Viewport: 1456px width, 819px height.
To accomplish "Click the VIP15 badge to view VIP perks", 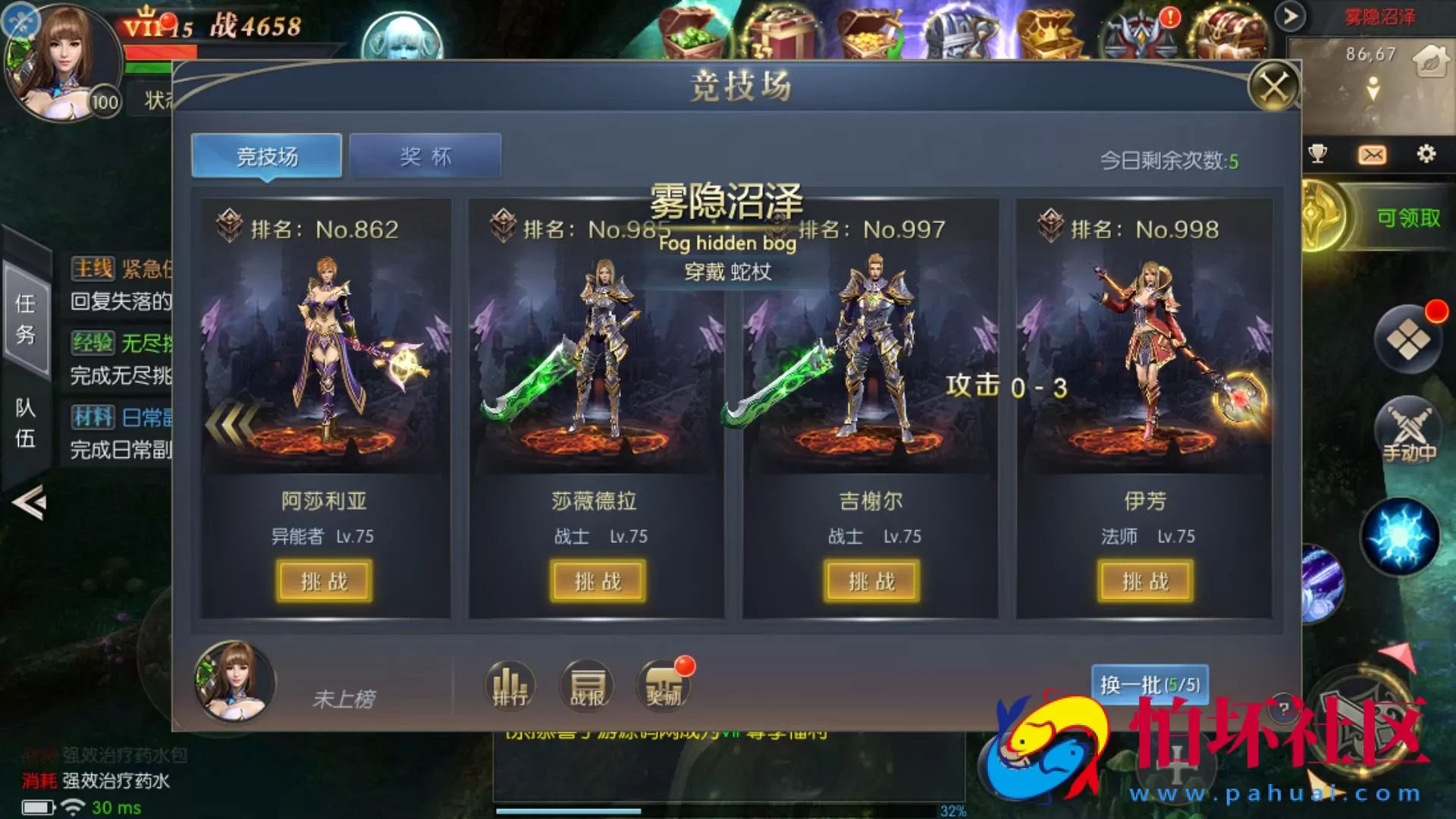I will [x=151, y=25].
